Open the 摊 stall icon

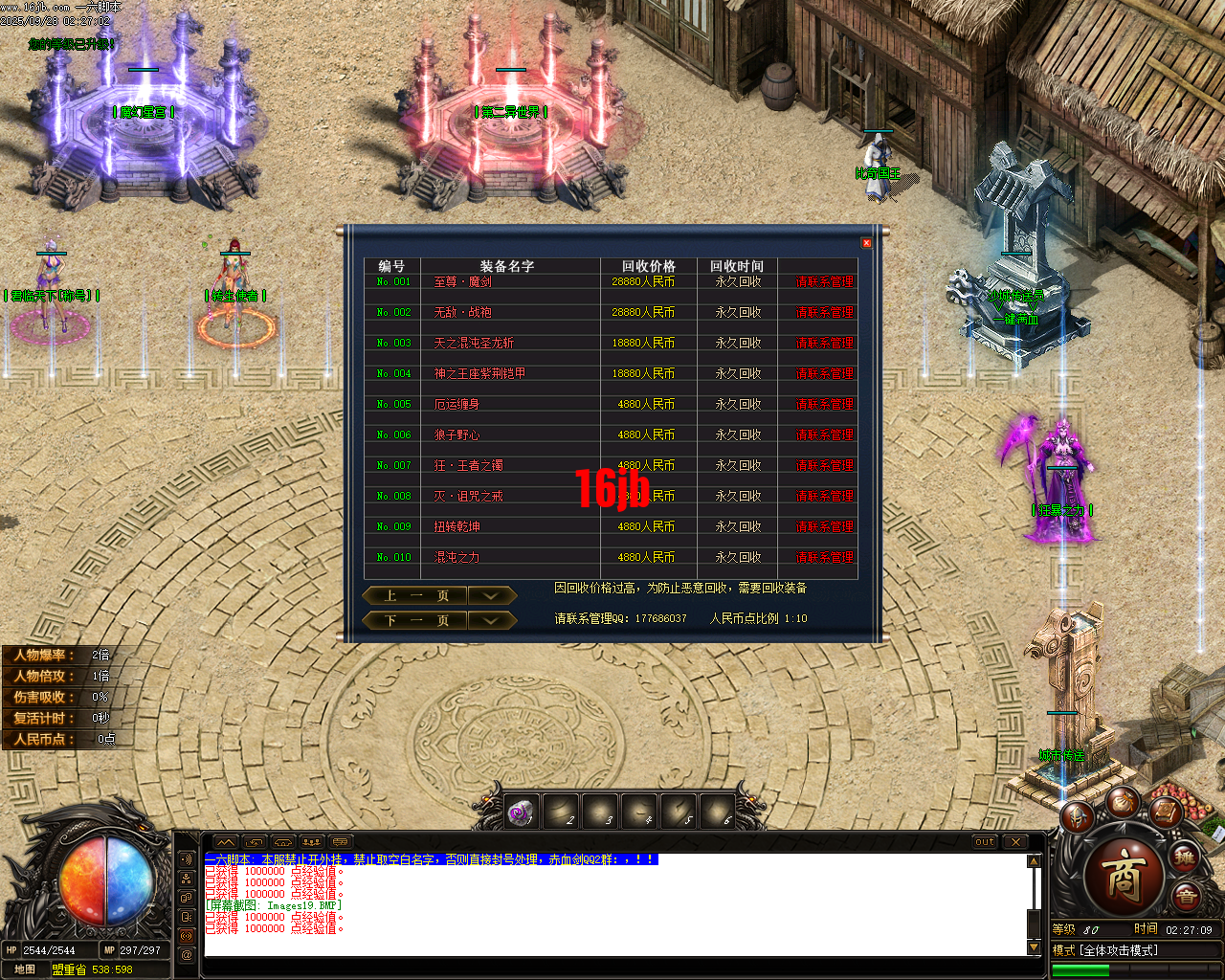(1185, 857)
